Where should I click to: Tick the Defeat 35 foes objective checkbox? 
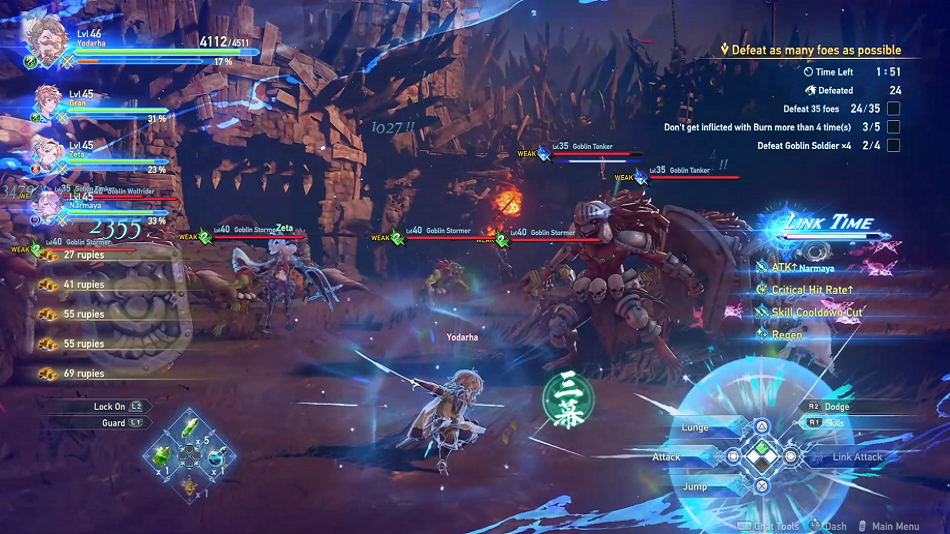[x=893, y=108]
